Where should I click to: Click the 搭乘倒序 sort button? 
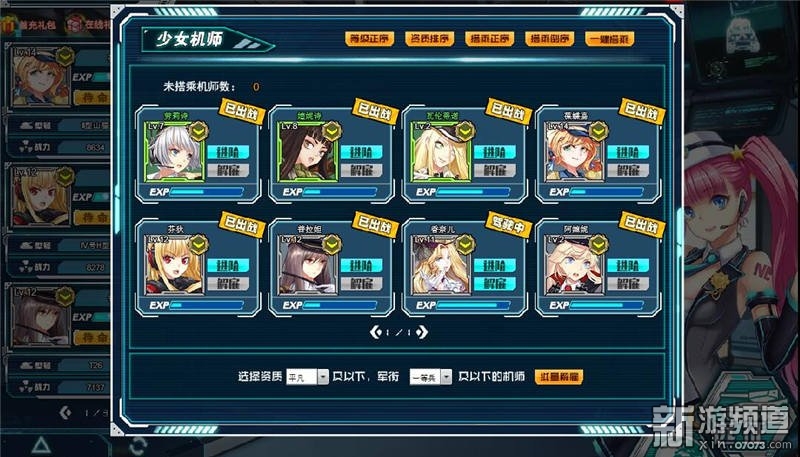(550, 39)
